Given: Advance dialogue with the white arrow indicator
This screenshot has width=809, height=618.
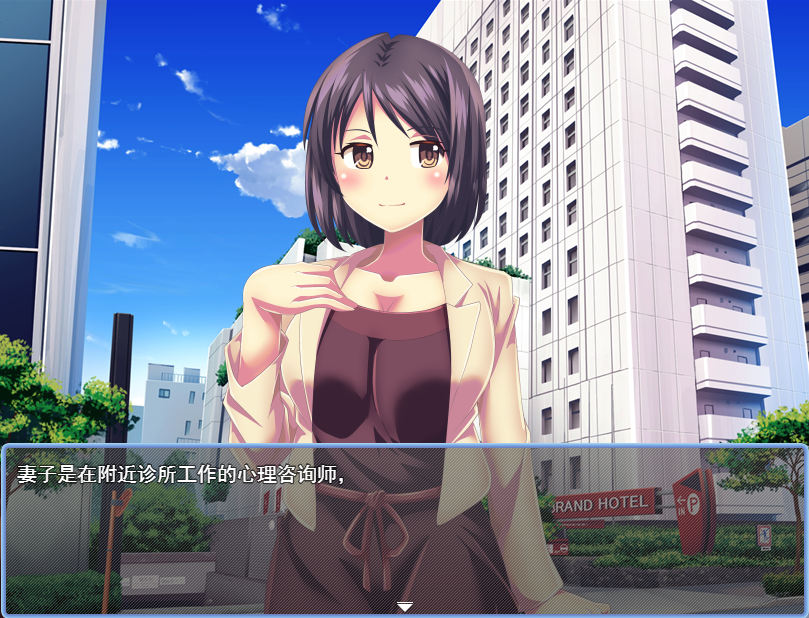Looking at the screenshot, I should tap(404, 606).
